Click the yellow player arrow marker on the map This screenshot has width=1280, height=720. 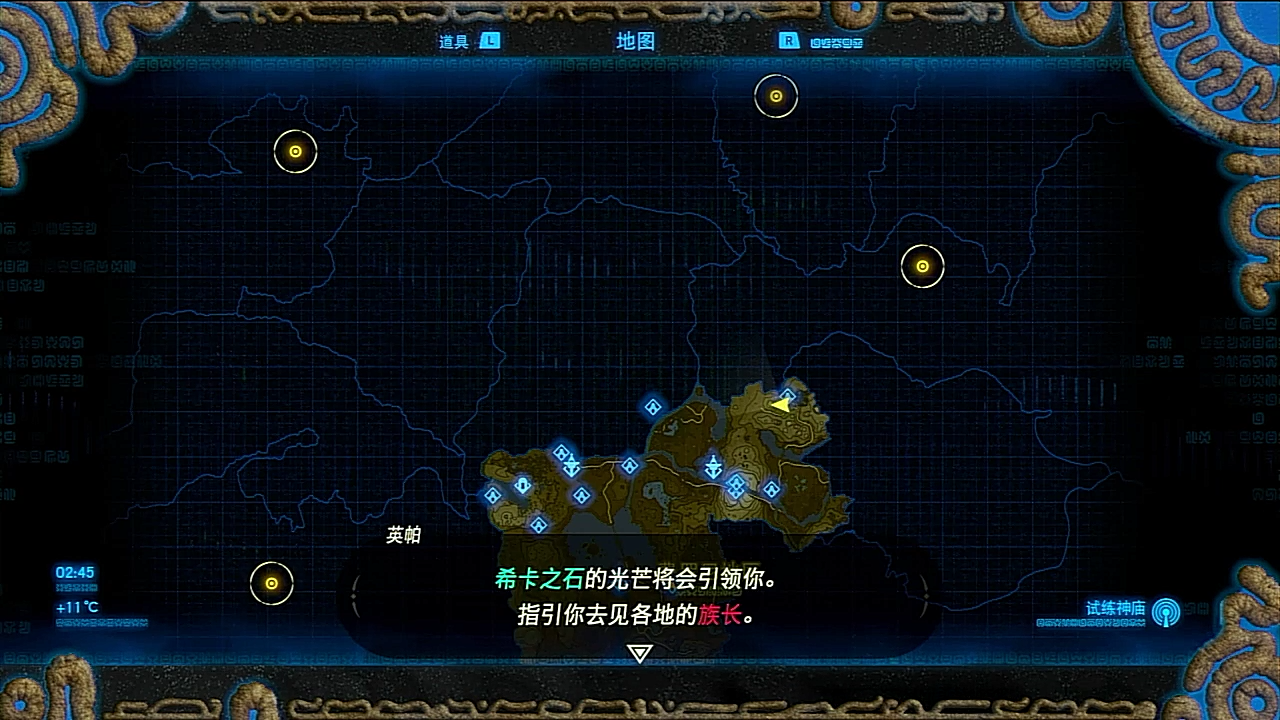[x=781, y=406]
